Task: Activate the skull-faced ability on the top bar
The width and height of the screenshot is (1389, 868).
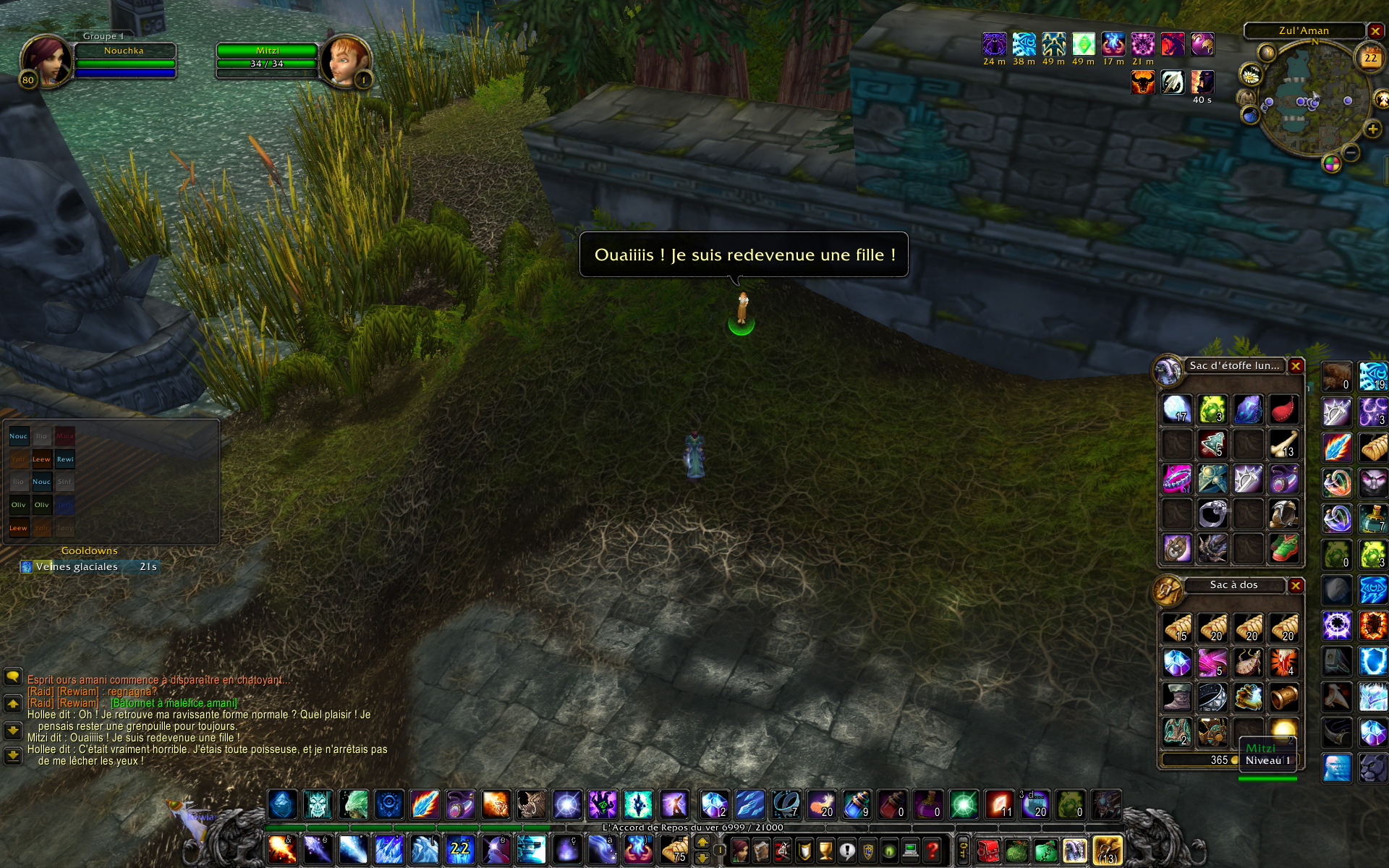Action: tap(318, 804)
